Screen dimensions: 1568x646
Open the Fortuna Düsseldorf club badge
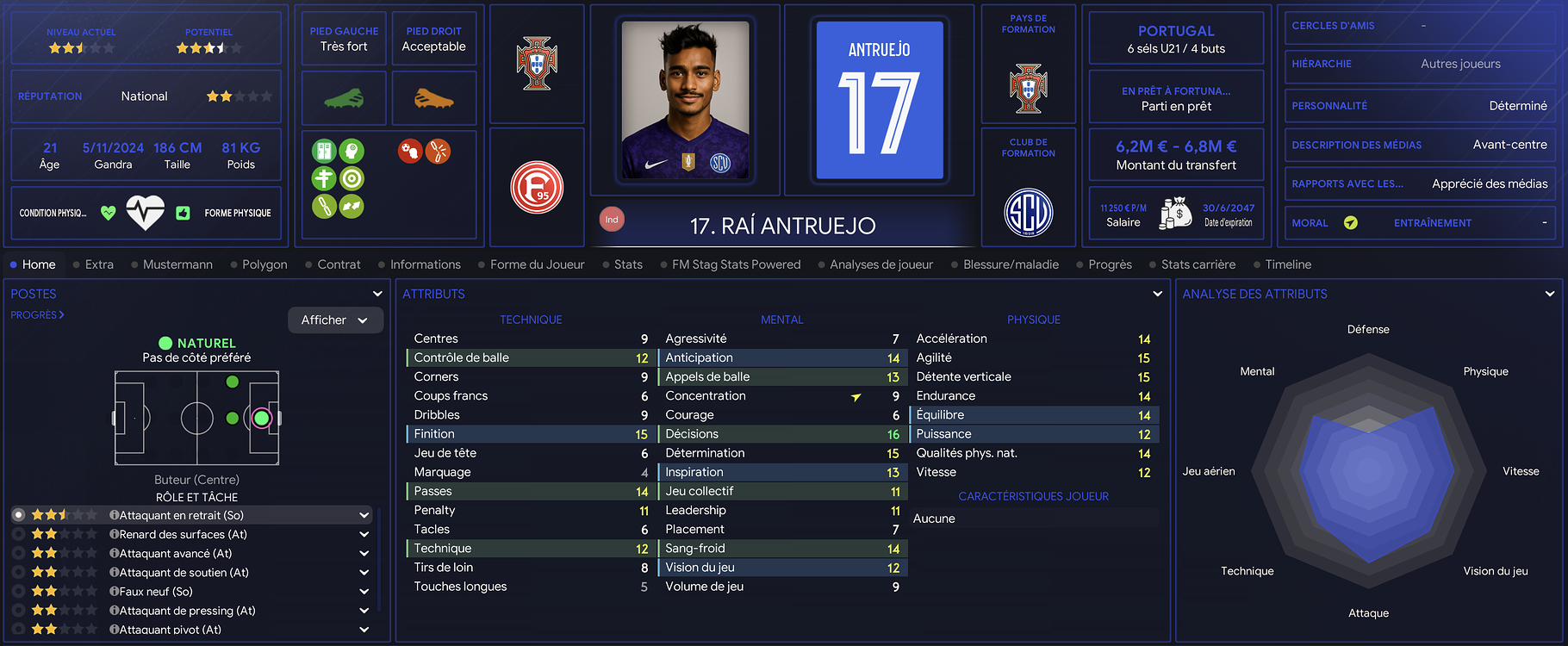pyautogui.click(x=537, y=188)
